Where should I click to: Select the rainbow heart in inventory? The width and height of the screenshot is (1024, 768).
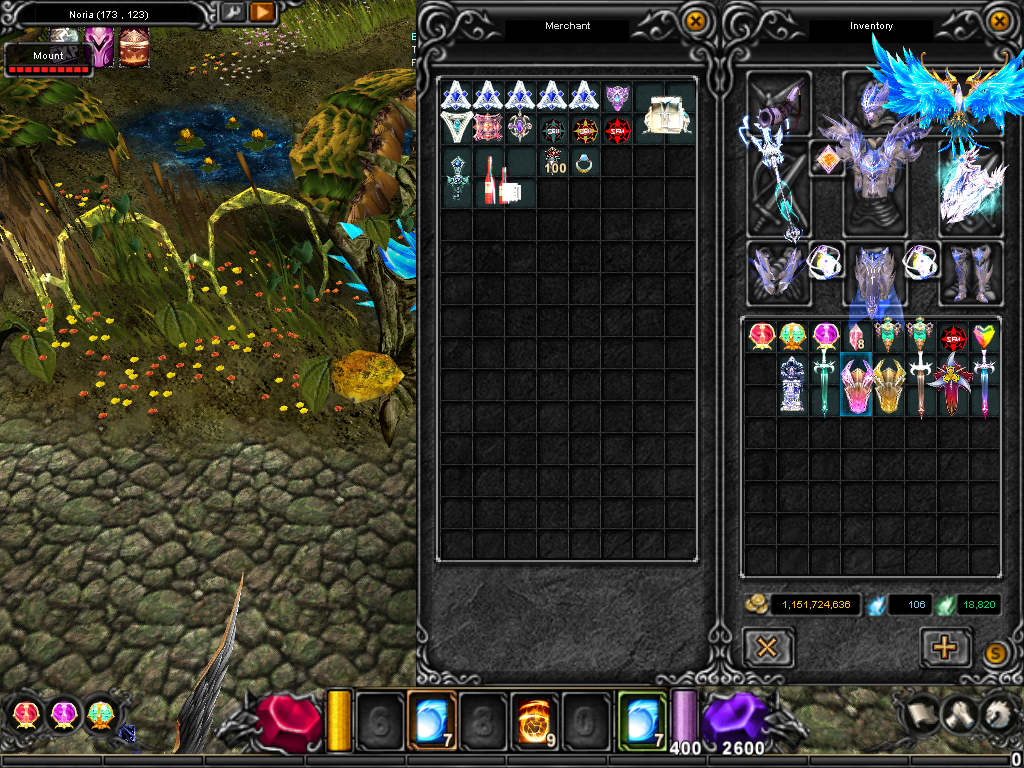click(x=984, y=337)
